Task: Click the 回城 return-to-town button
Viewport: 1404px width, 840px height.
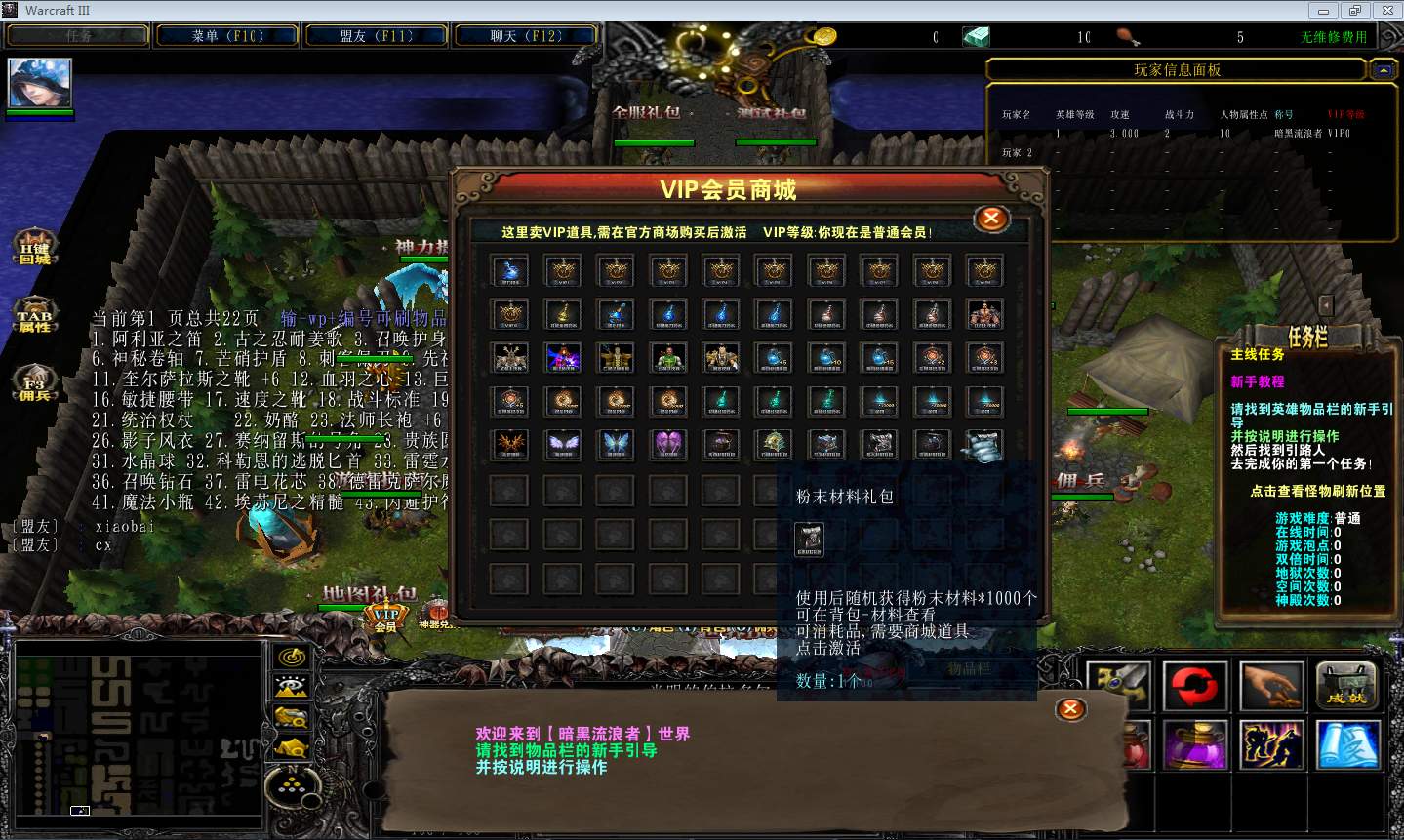Action: [x=34, y=250]
